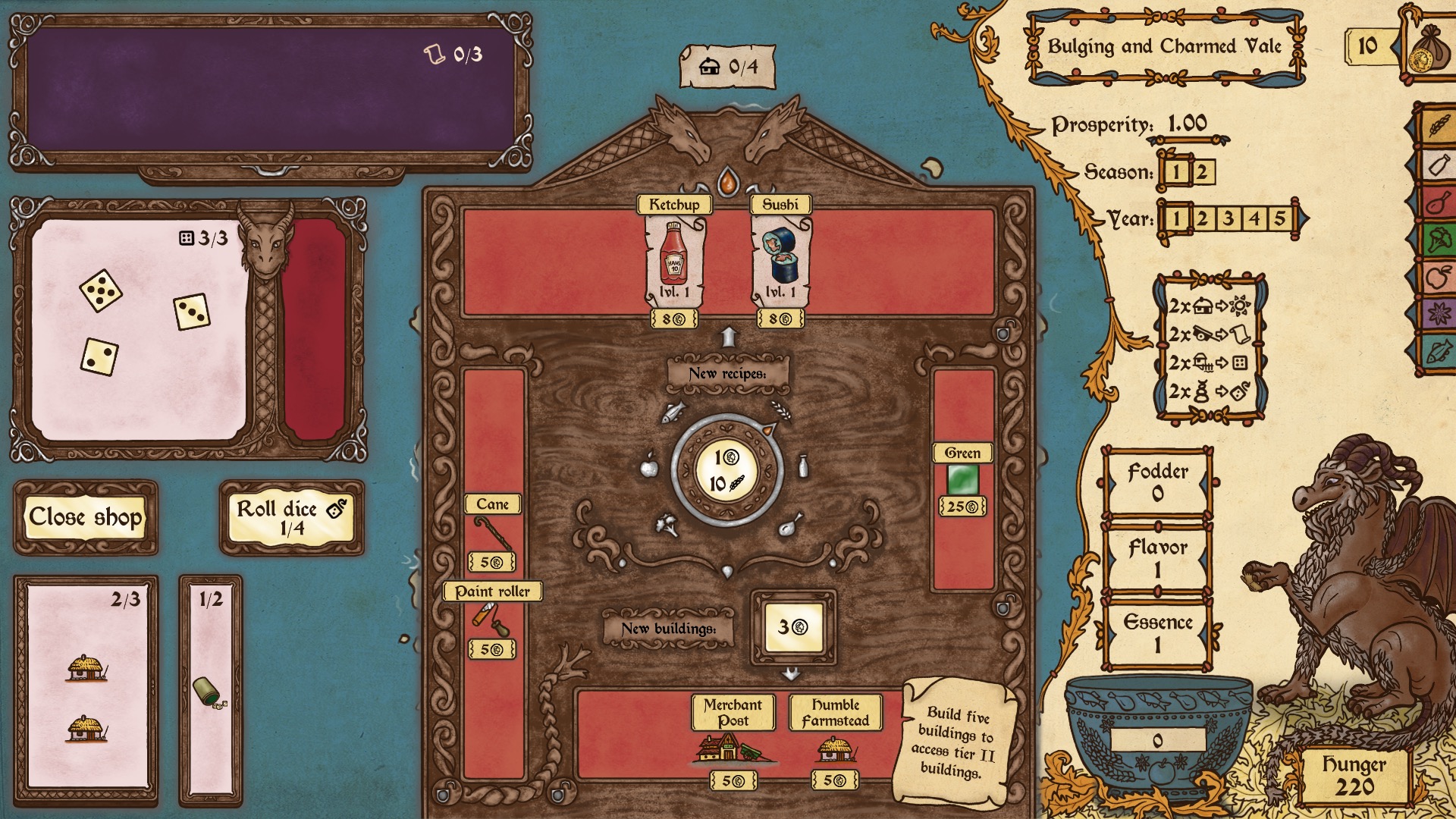The image size is (1456, 819).
Task: Purchase the Cane item
Action: [492, 534]
